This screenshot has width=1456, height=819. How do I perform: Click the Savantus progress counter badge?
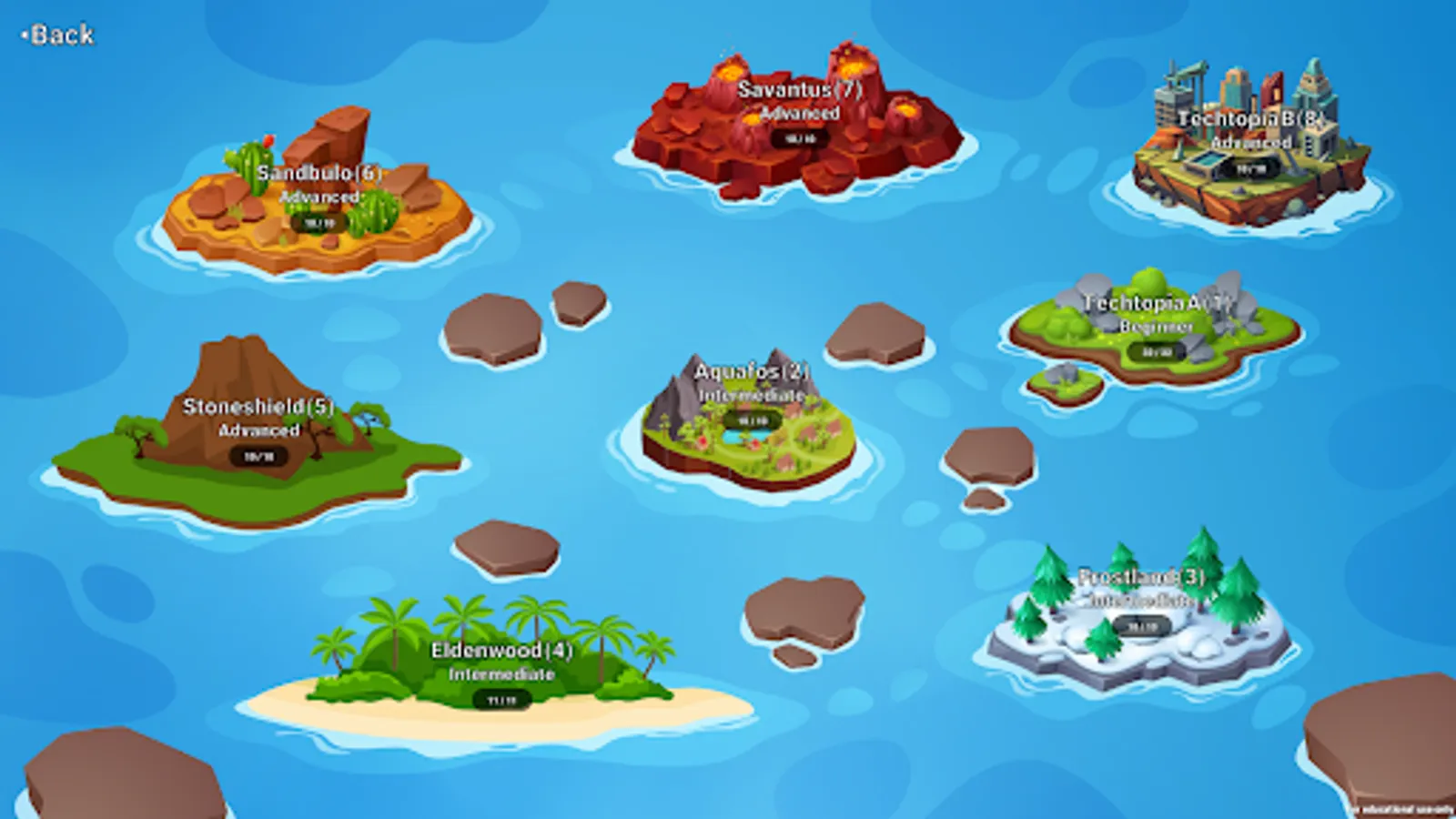click(x=799, y=139)
